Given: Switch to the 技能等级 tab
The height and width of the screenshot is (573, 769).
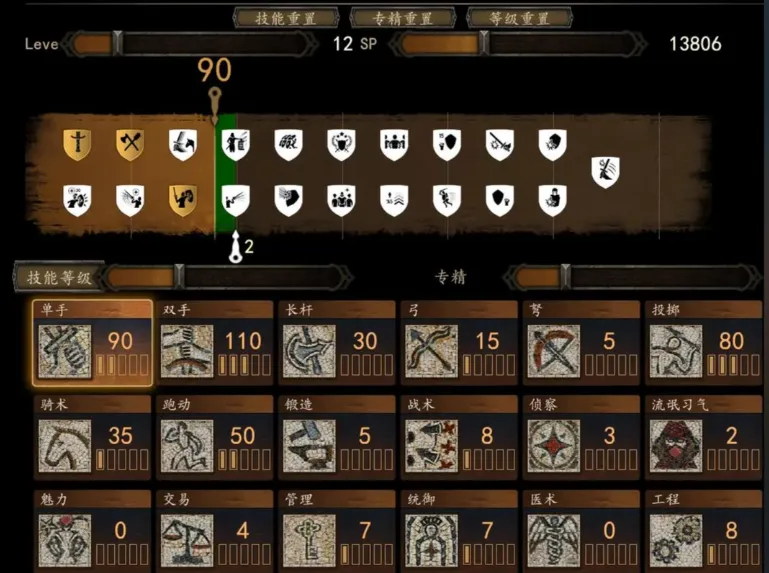Looking at the screenshot, I should coord(58,278).
